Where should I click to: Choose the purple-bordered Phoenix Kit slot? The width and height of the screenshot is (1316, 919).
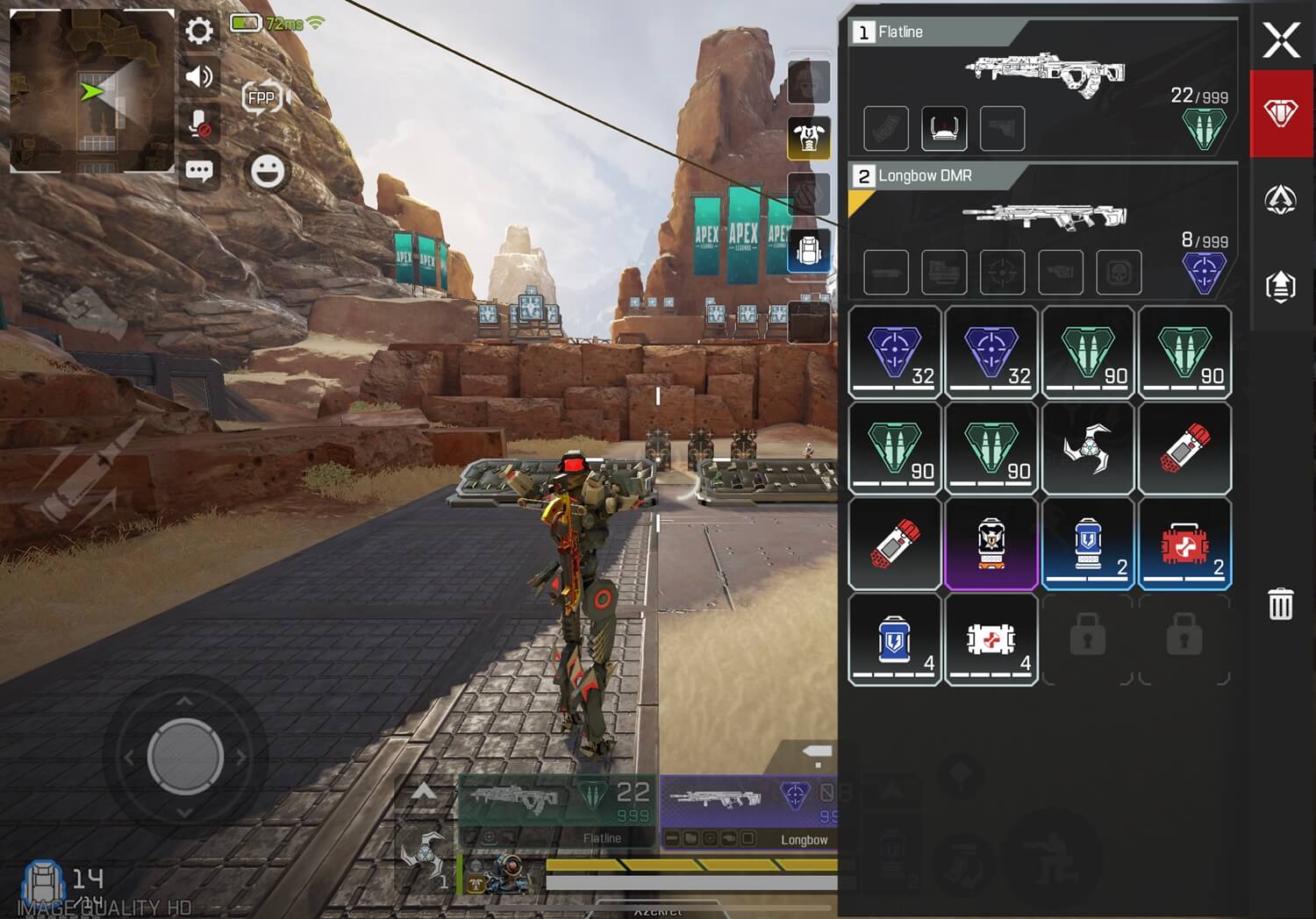[991, 545]
